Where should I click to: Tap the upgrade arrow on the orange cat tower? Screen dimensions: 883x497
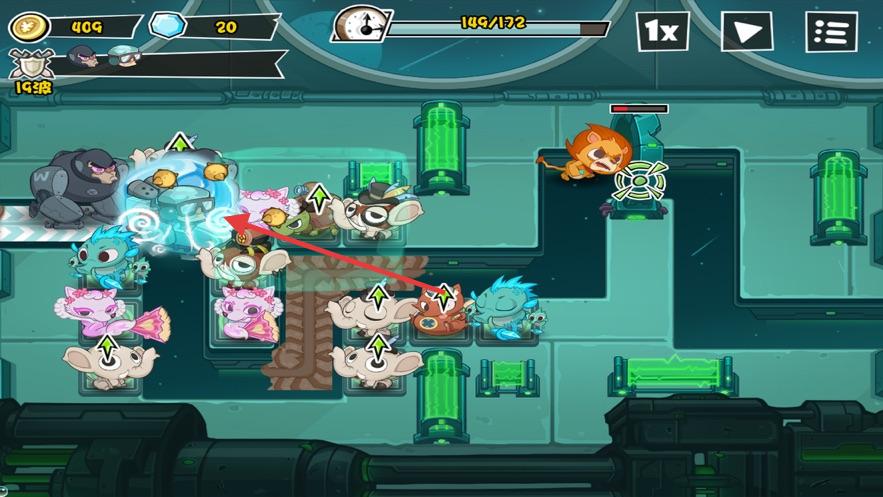(444, 296)
